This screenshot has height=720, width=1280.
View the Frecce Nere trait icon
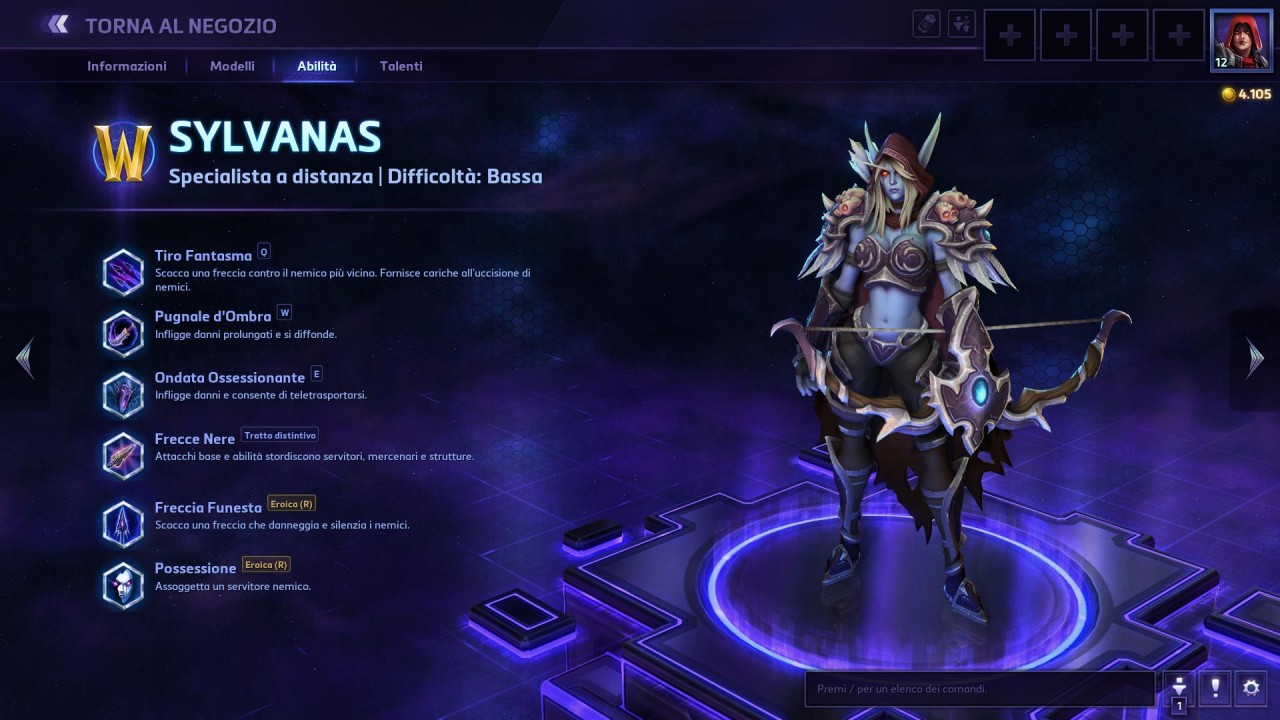(123, 456)
